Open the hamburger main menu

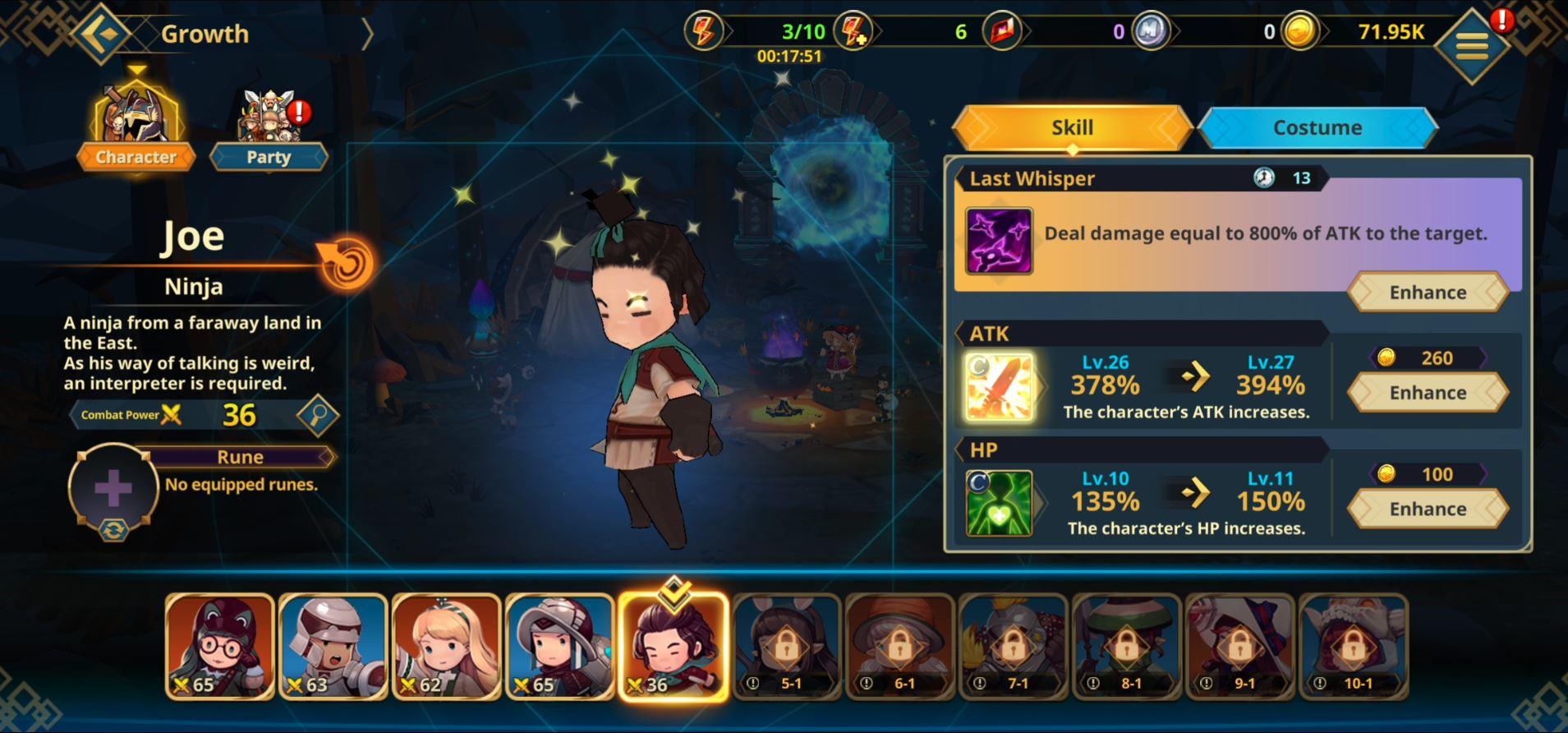tap(1472, 46)
